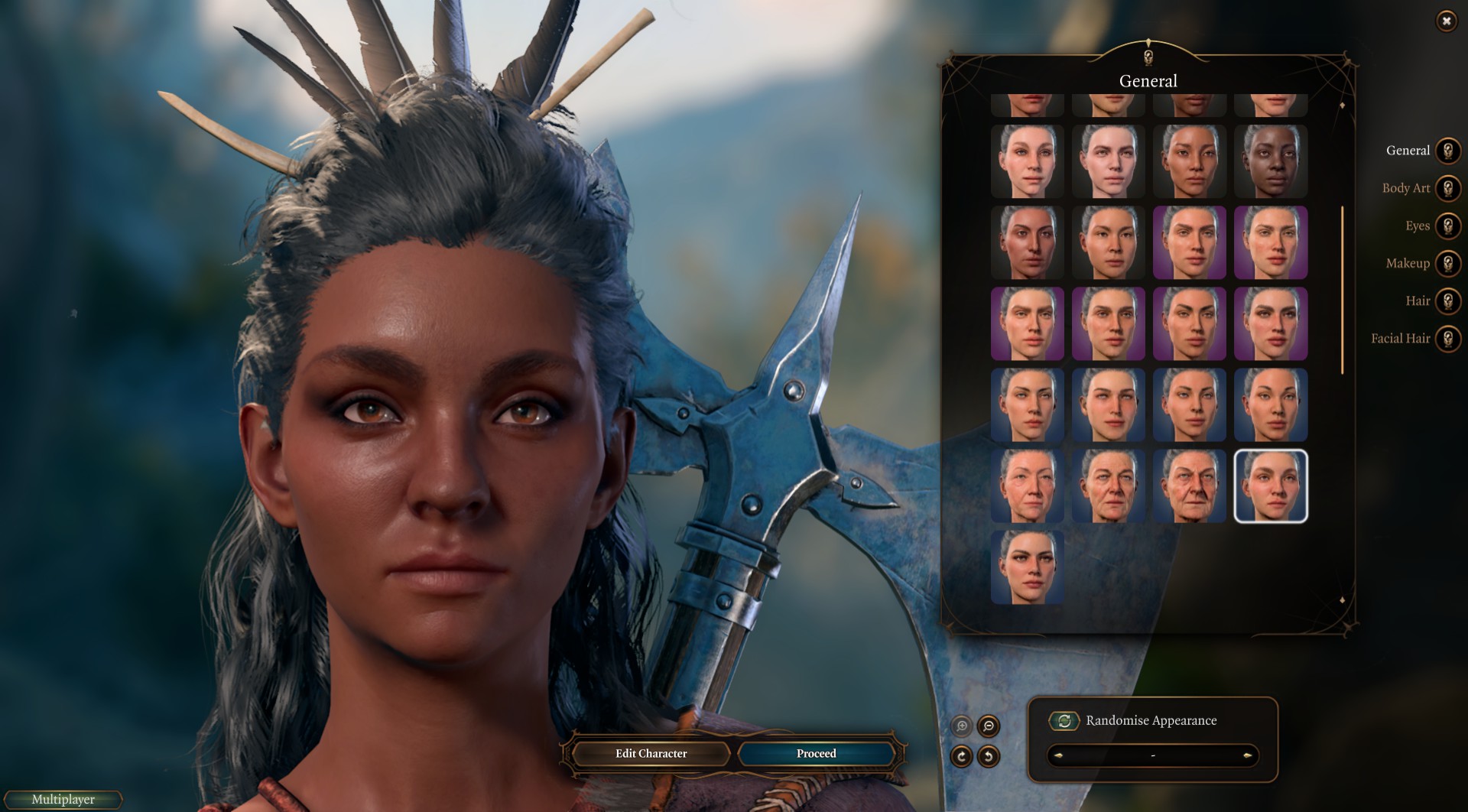Click the left arrow of the appearance stepper

tap(1059, 755)
